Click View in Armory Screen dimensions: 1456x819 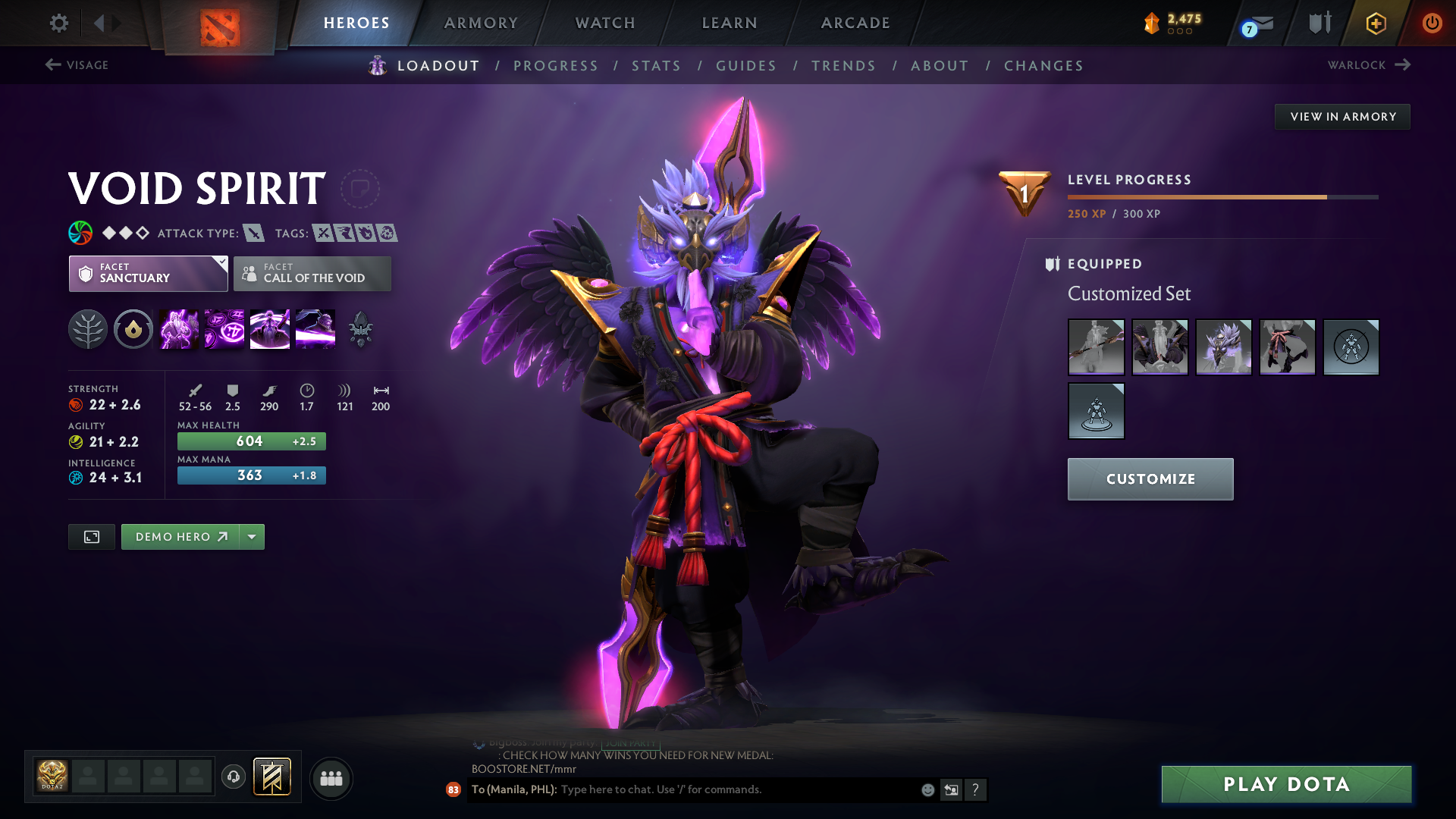pyautogui.click(x=1342, y=116)
